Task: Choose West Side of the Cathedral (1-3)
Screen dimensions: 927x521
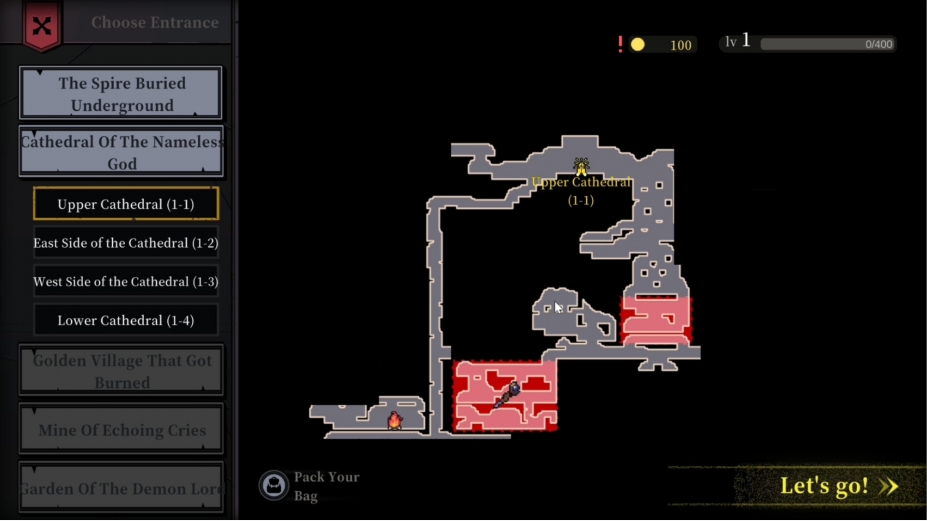Action: [x=125, y=282]
